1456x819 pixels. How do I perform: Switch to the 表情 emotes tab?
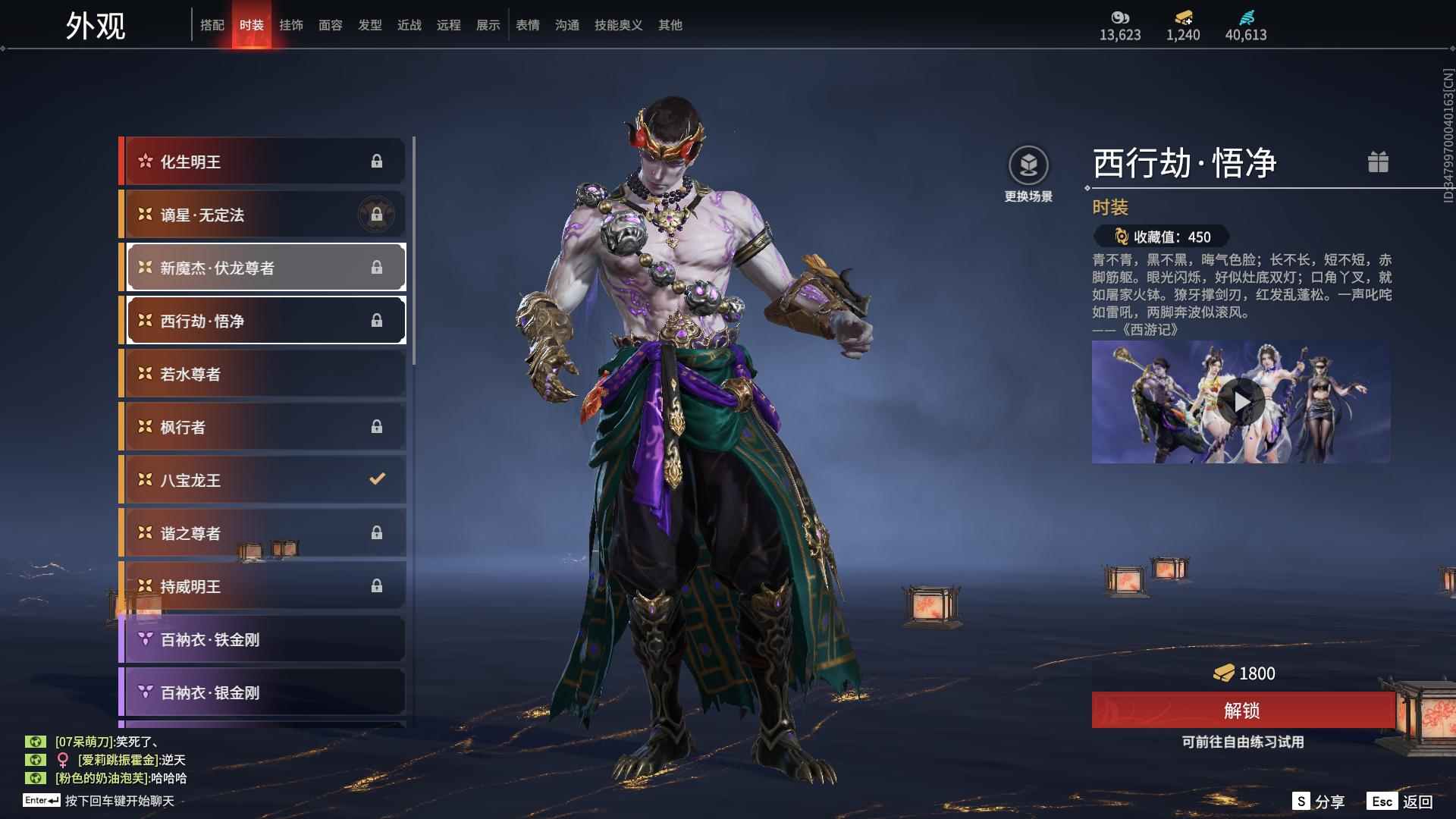coord(528,25)
